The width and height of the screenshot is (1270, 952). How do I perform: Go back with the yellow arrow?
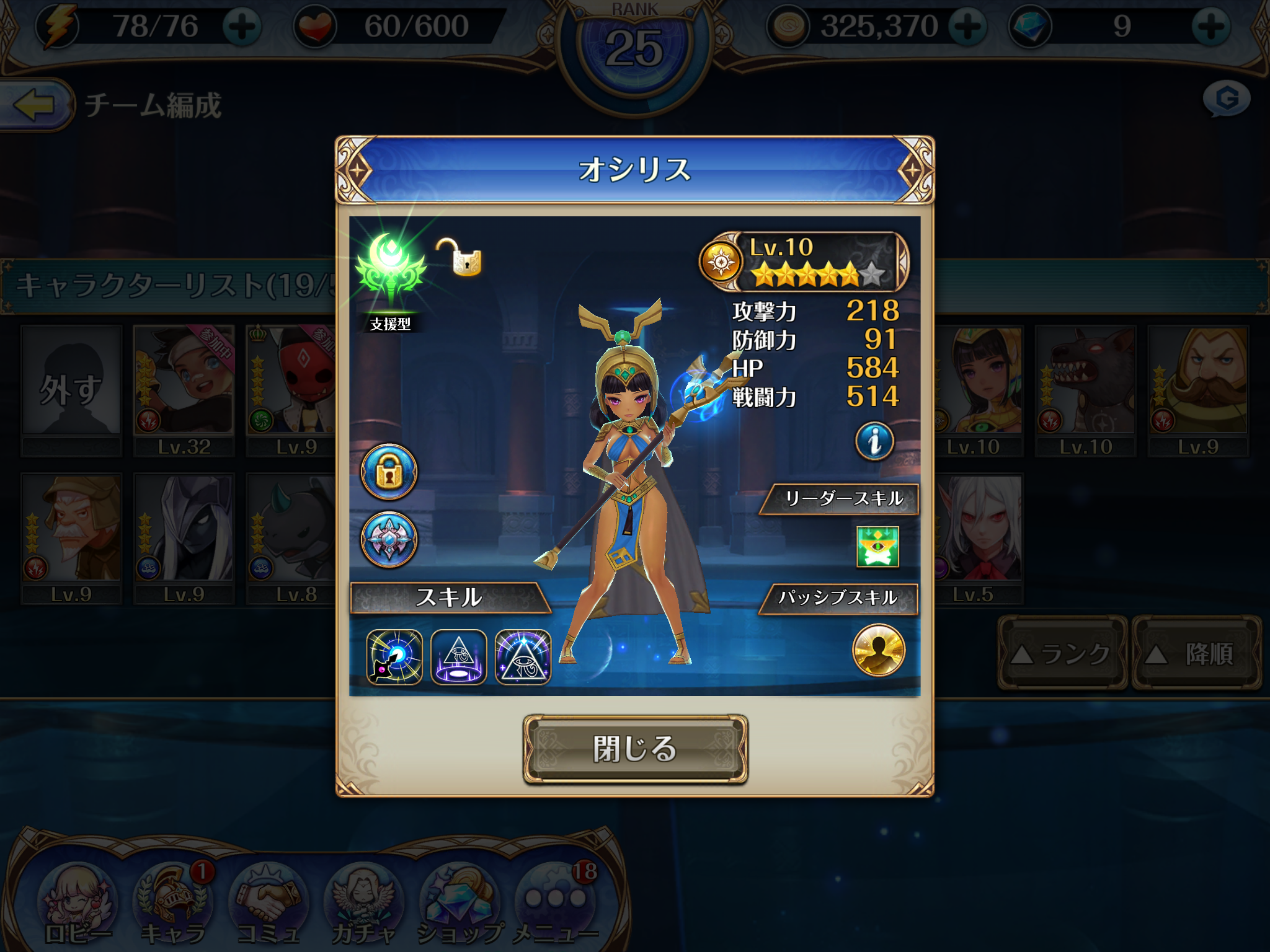[35, 104]
